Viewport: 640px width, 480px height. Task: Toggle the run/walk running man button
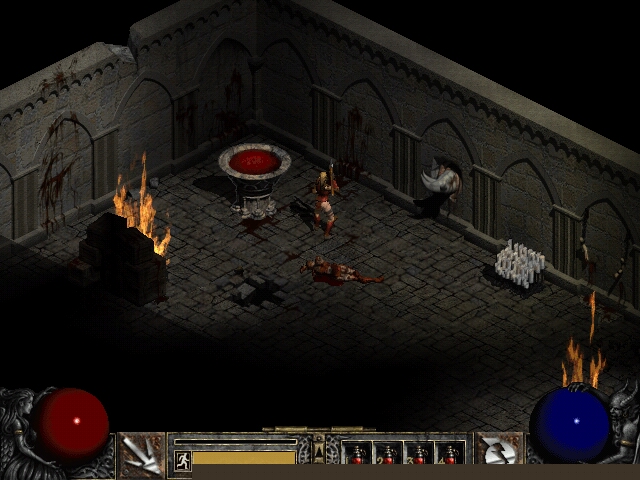183,460
